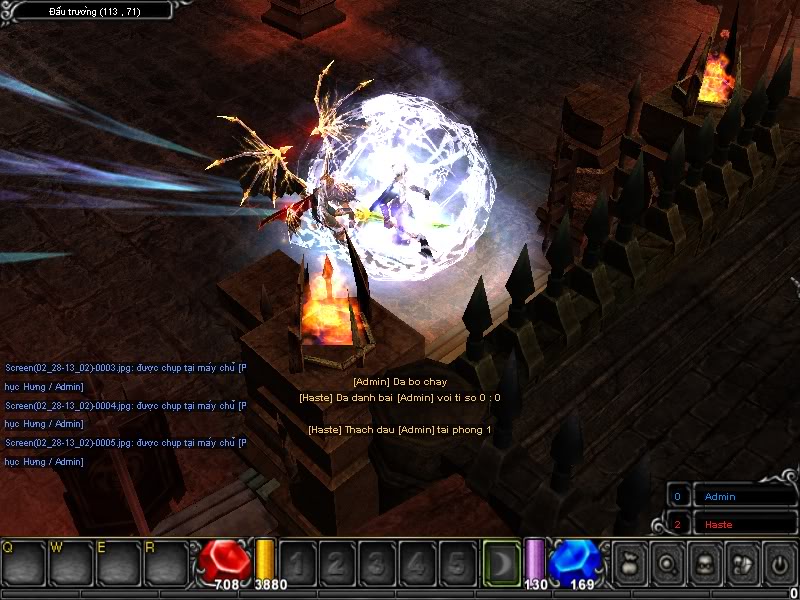
Task: Click the power button menu icon
Action: [x=780, y=562]
